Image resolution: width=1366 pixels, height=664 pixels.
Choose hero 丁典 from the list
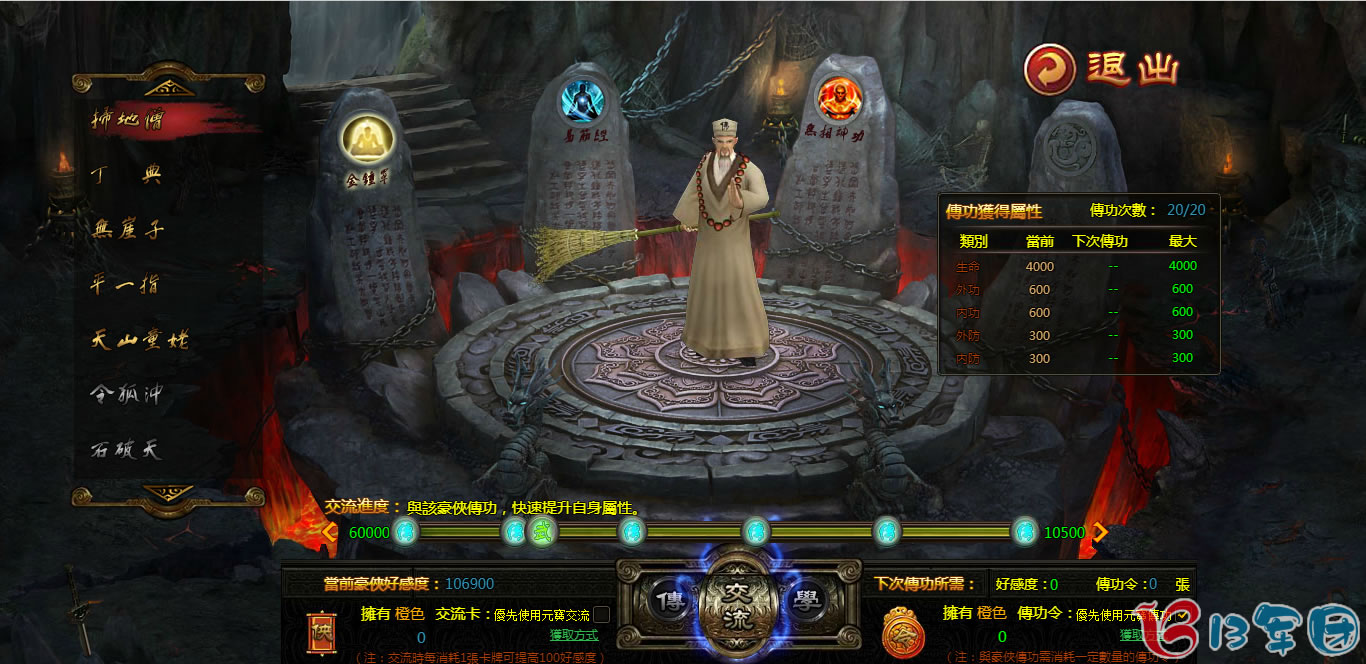pyautogui.click(x=125, y=175)
